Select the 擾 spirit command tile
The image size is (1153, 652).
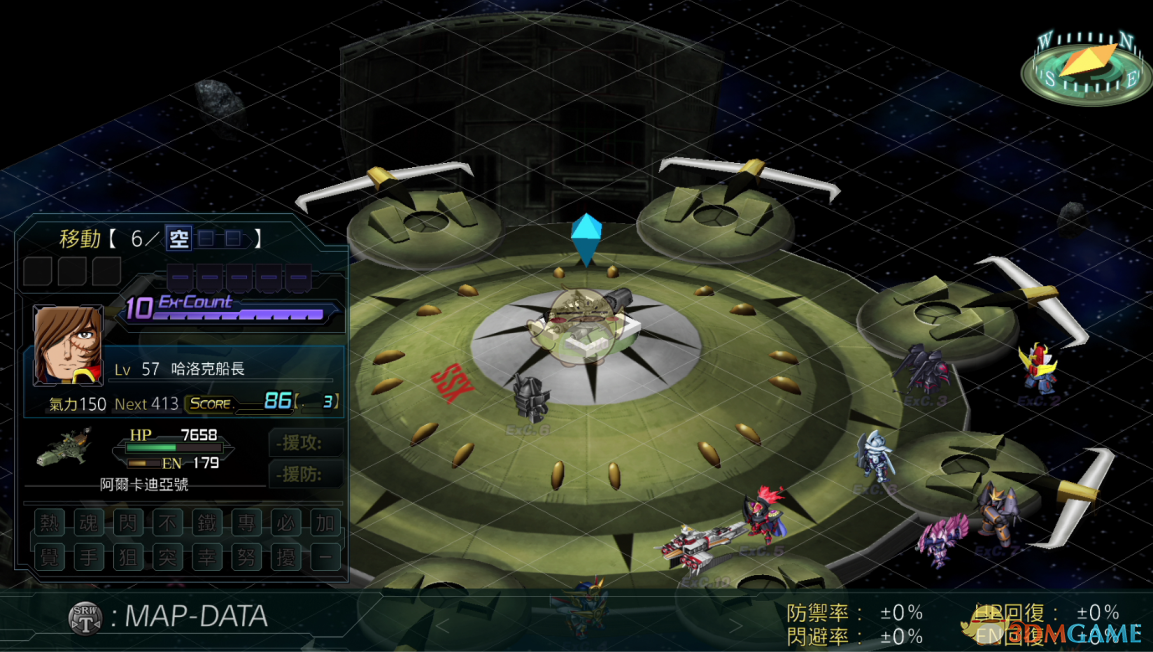285,557
